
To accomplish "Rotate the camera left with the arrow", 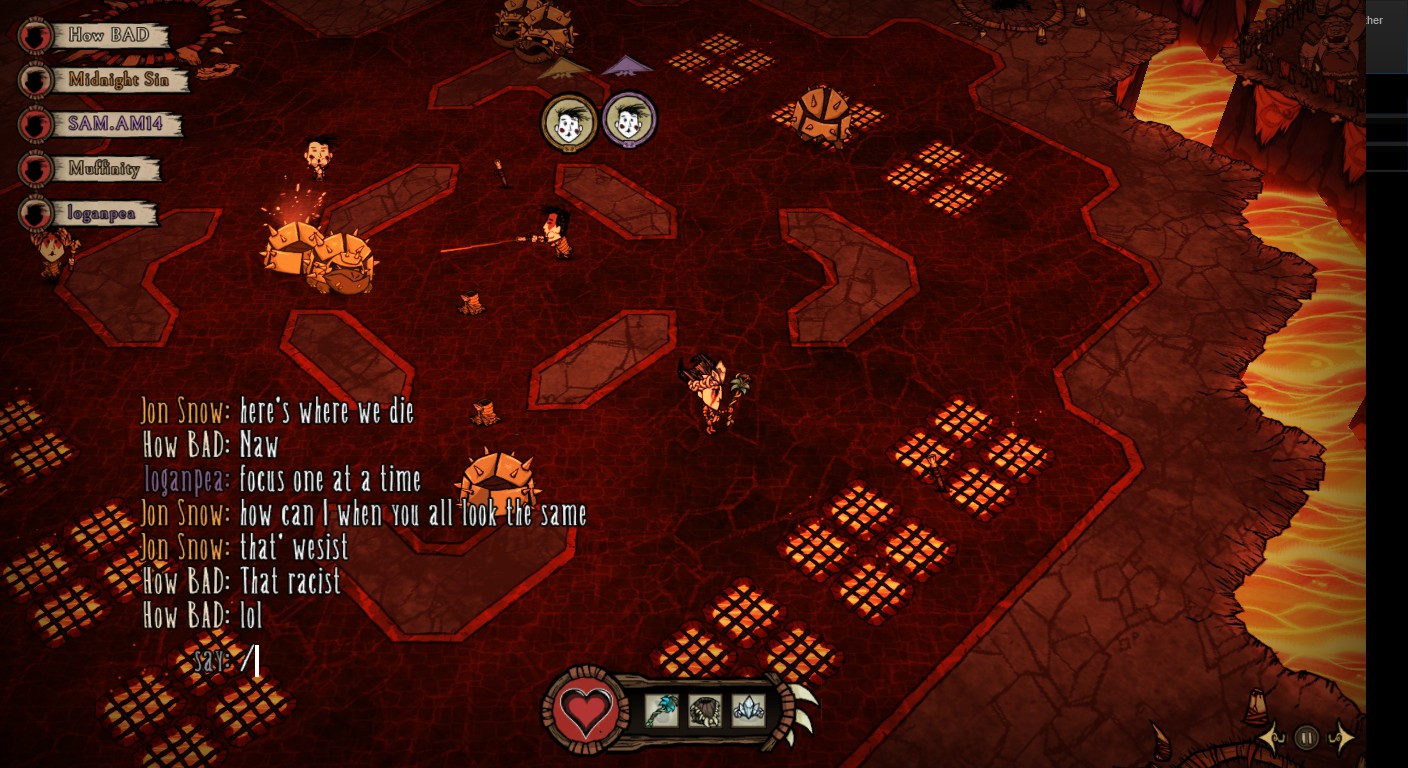I will tap(1271, 738).
